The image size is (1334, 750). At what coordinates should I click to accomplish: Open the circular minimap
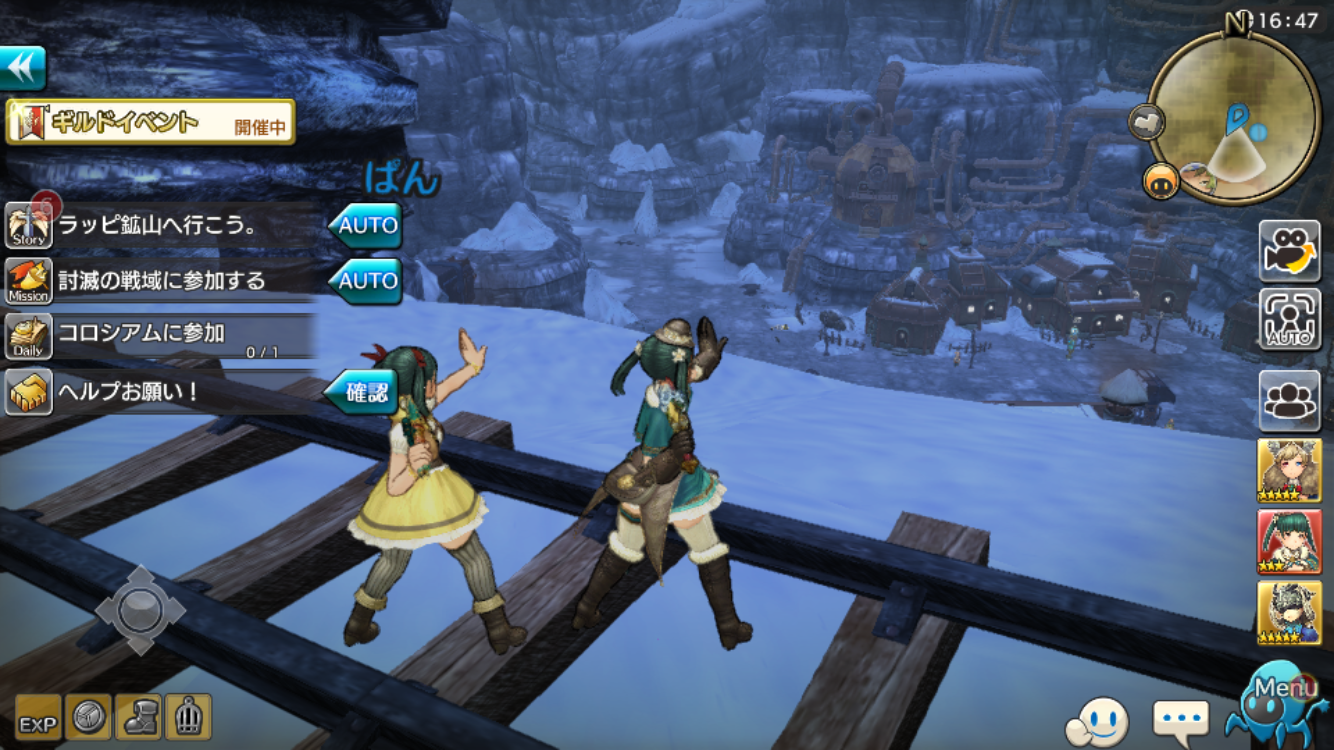tap(1234, 118)
